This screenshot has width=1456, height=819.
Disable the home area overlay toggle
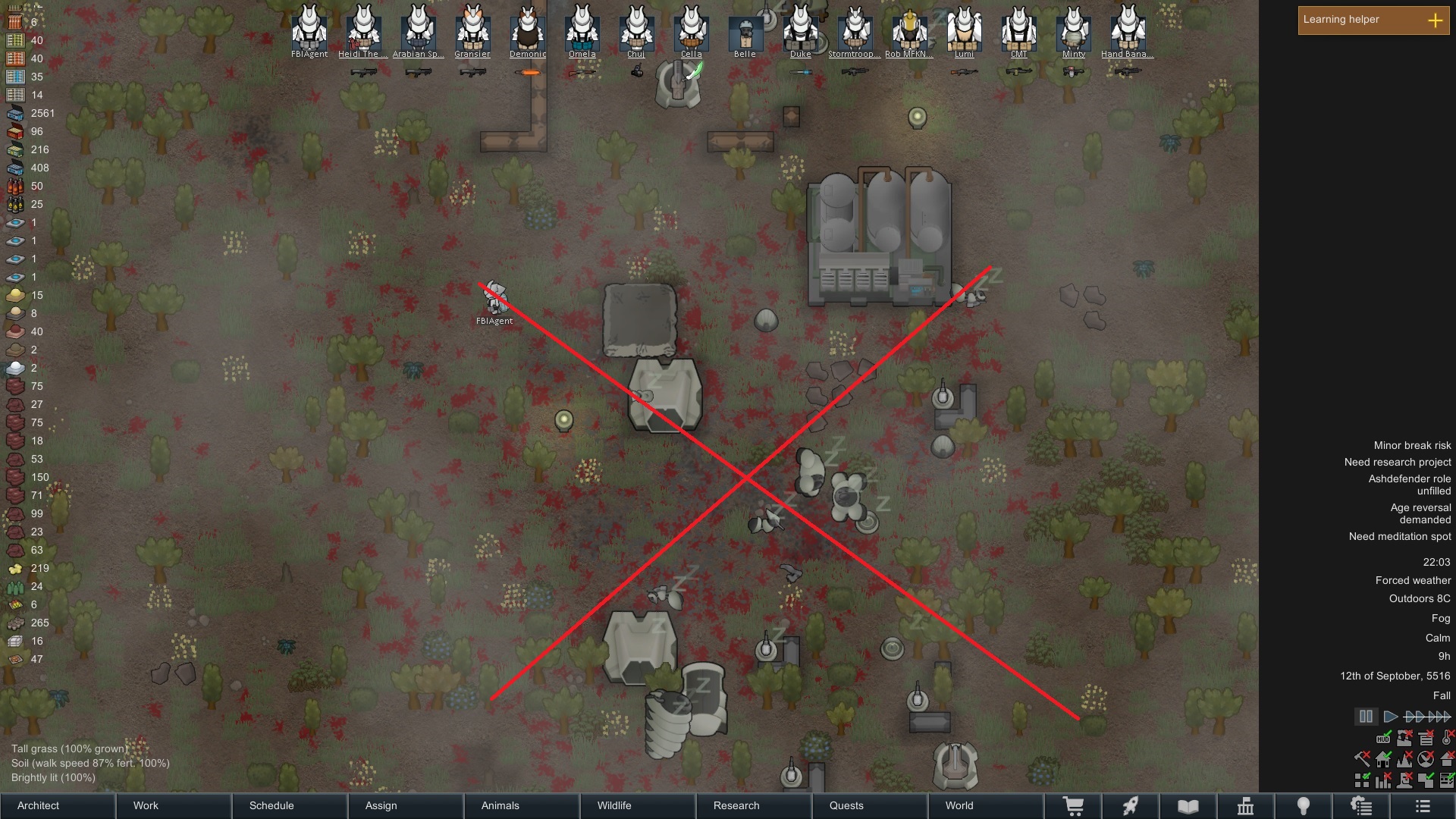coord(1383,760)
